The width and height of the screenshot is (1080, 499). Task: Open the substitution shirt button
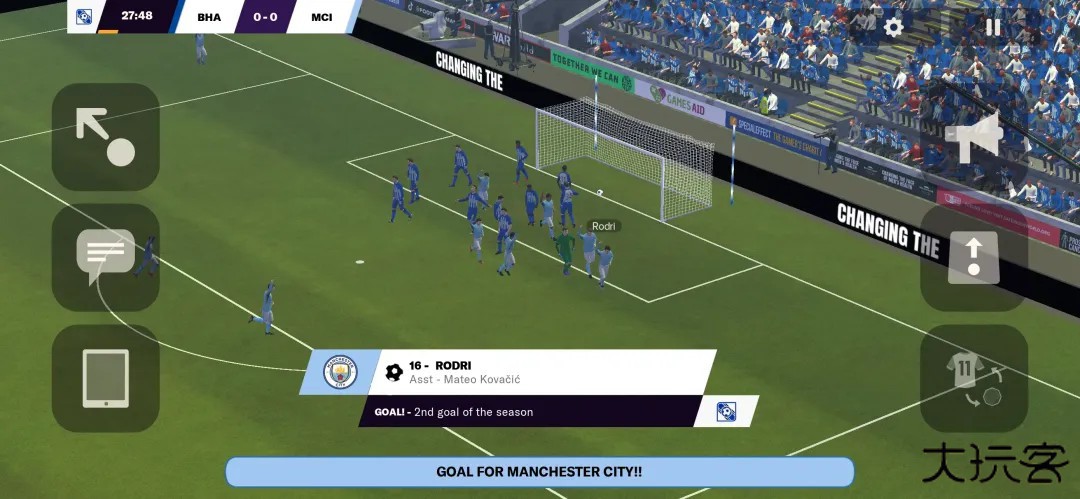pos(973,378)
